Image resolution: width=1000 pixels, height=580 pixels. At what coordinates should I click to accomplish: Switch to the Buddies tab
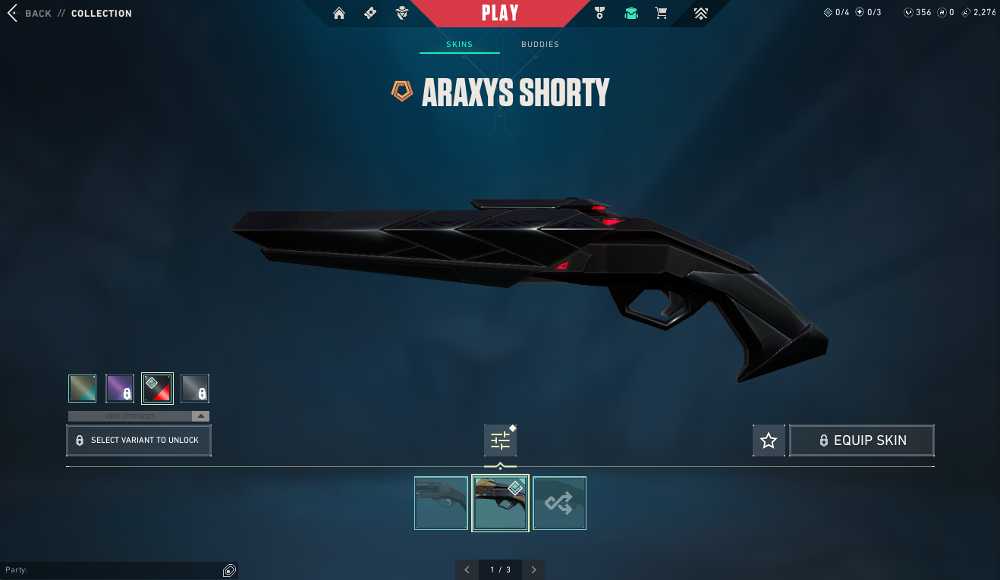coord(540,45)
